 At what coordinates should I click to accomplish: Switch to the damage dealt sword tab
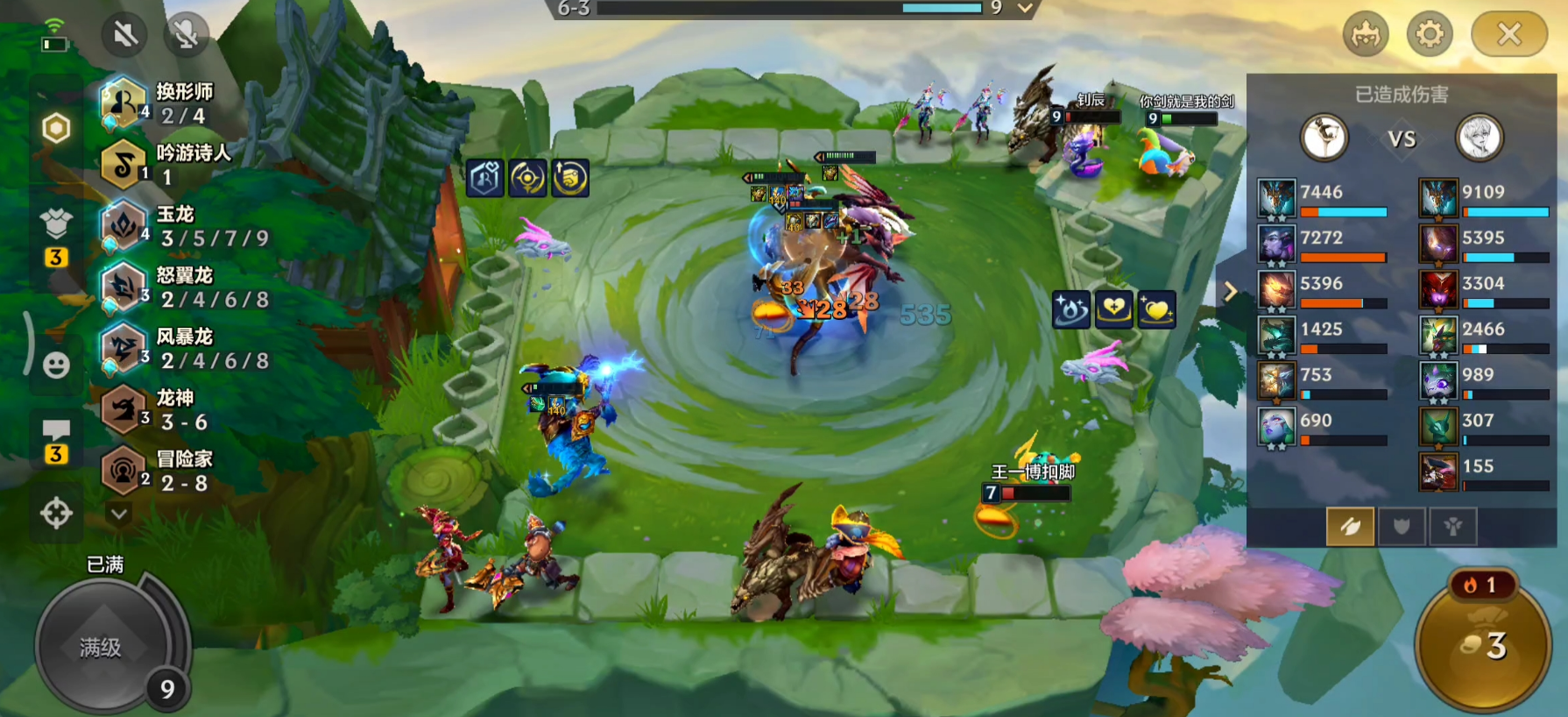[x=1350, y=527]
